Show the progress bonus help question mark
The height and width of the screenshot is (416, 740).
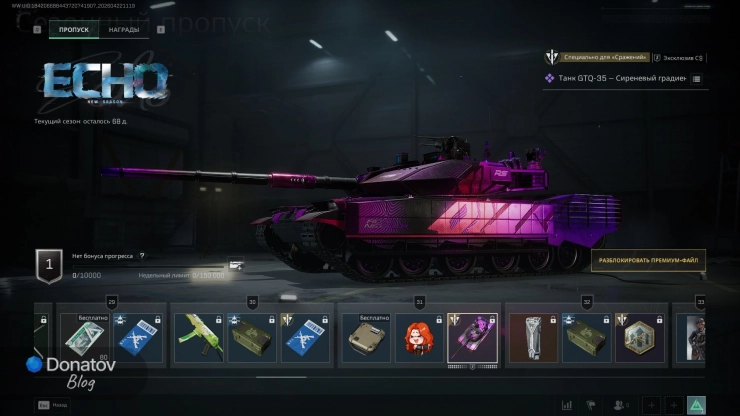coord(142,256)
